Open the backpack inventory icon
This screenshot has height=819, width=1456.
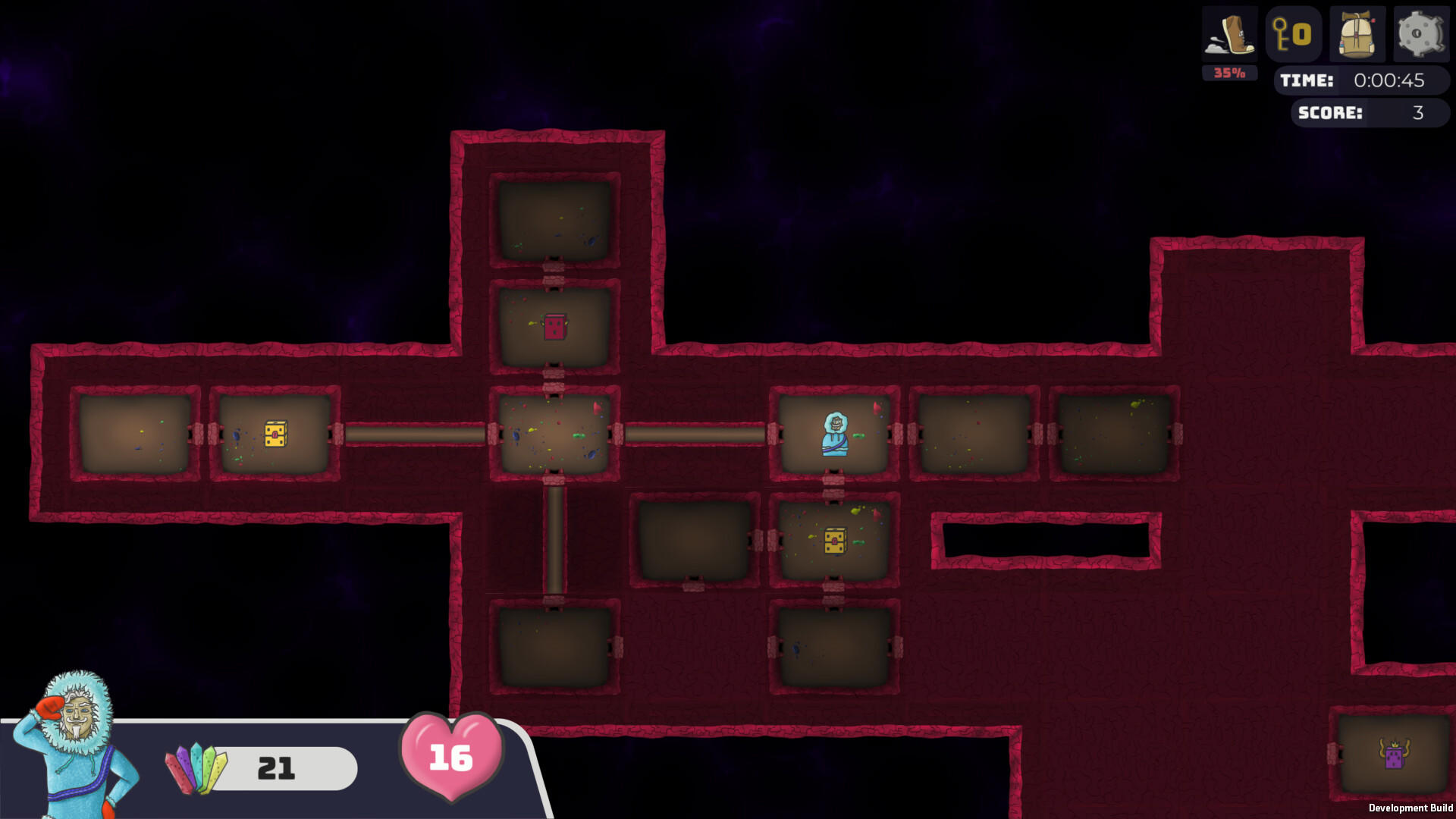point(1357,34)
